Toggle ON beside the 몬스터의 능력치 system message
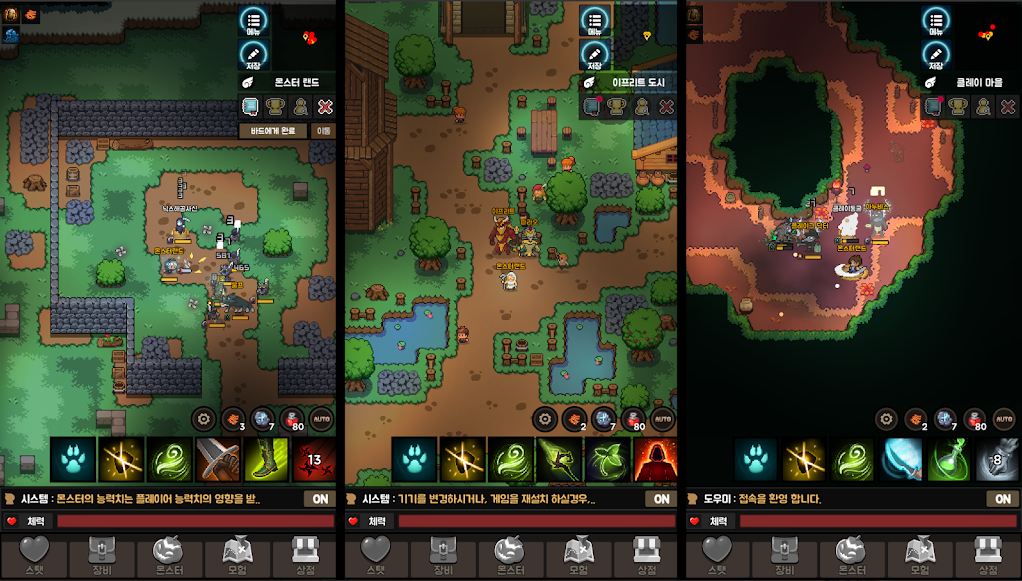This screenshot has width=1022, height=581. pos(320,498)
